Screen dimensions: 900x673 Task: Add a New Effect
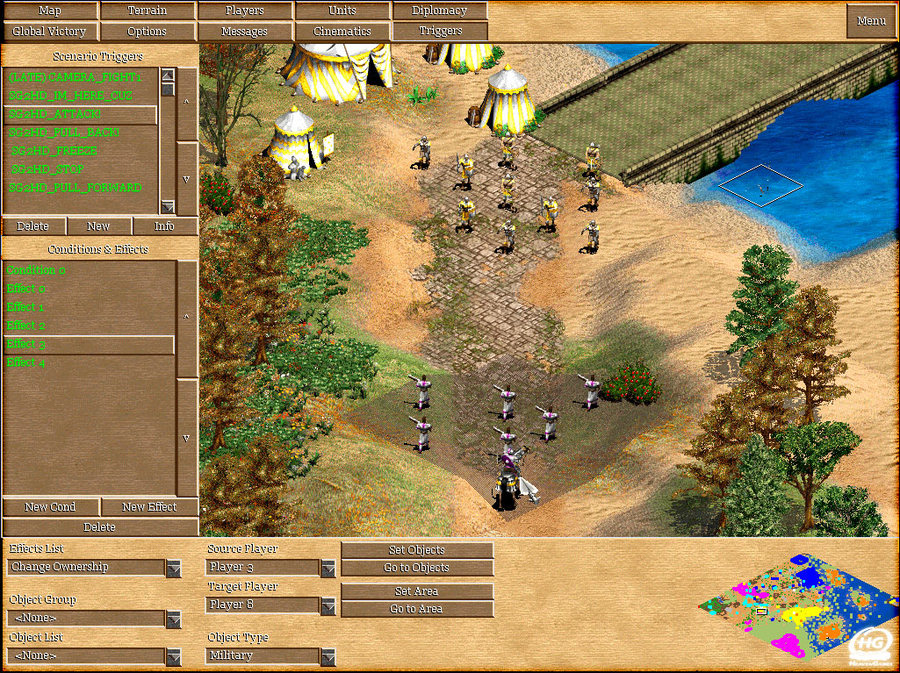[149, 507]
